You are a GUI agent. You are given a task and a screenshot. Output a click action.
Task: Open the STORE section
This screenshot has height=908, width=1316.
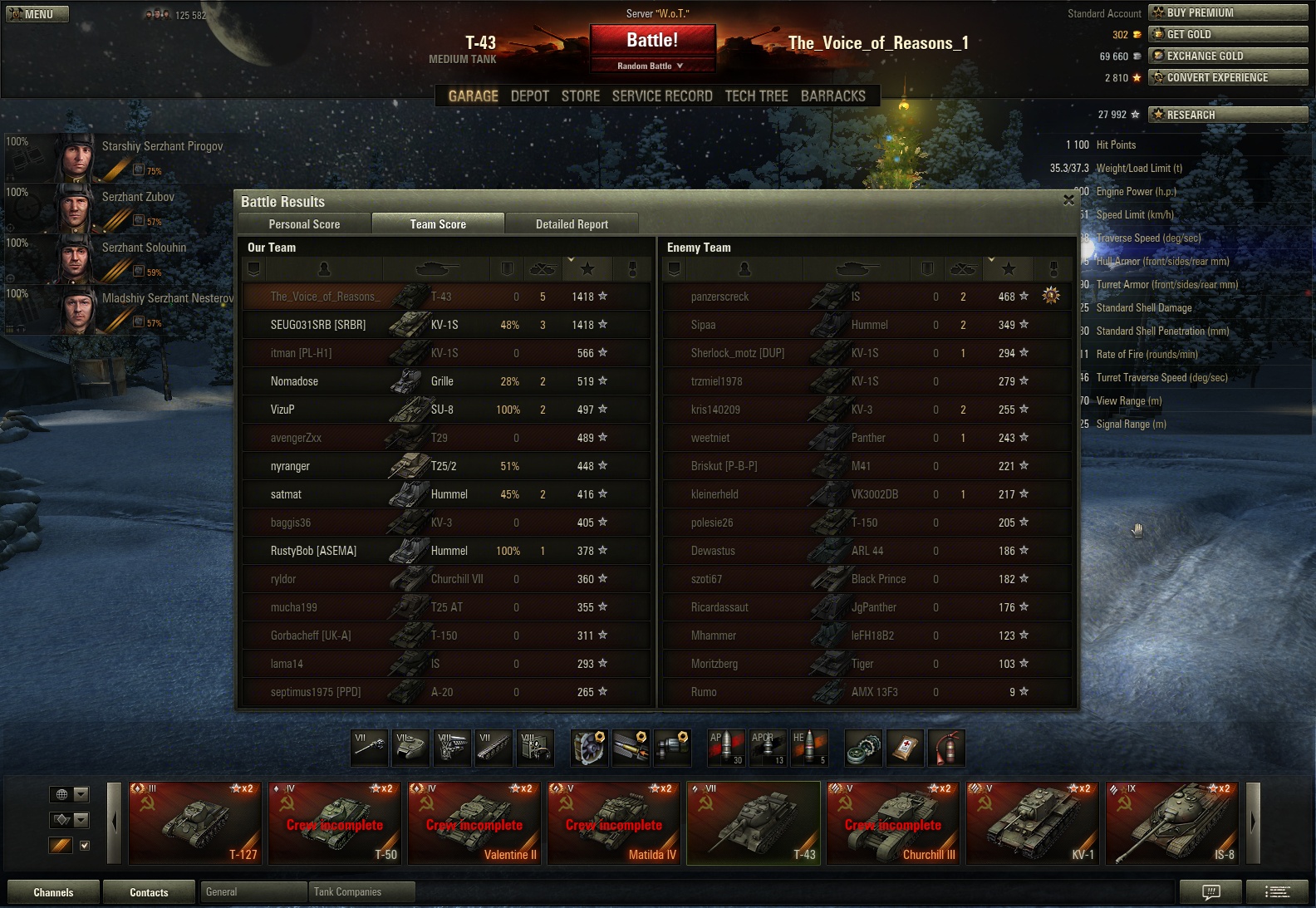pos(580,96)
